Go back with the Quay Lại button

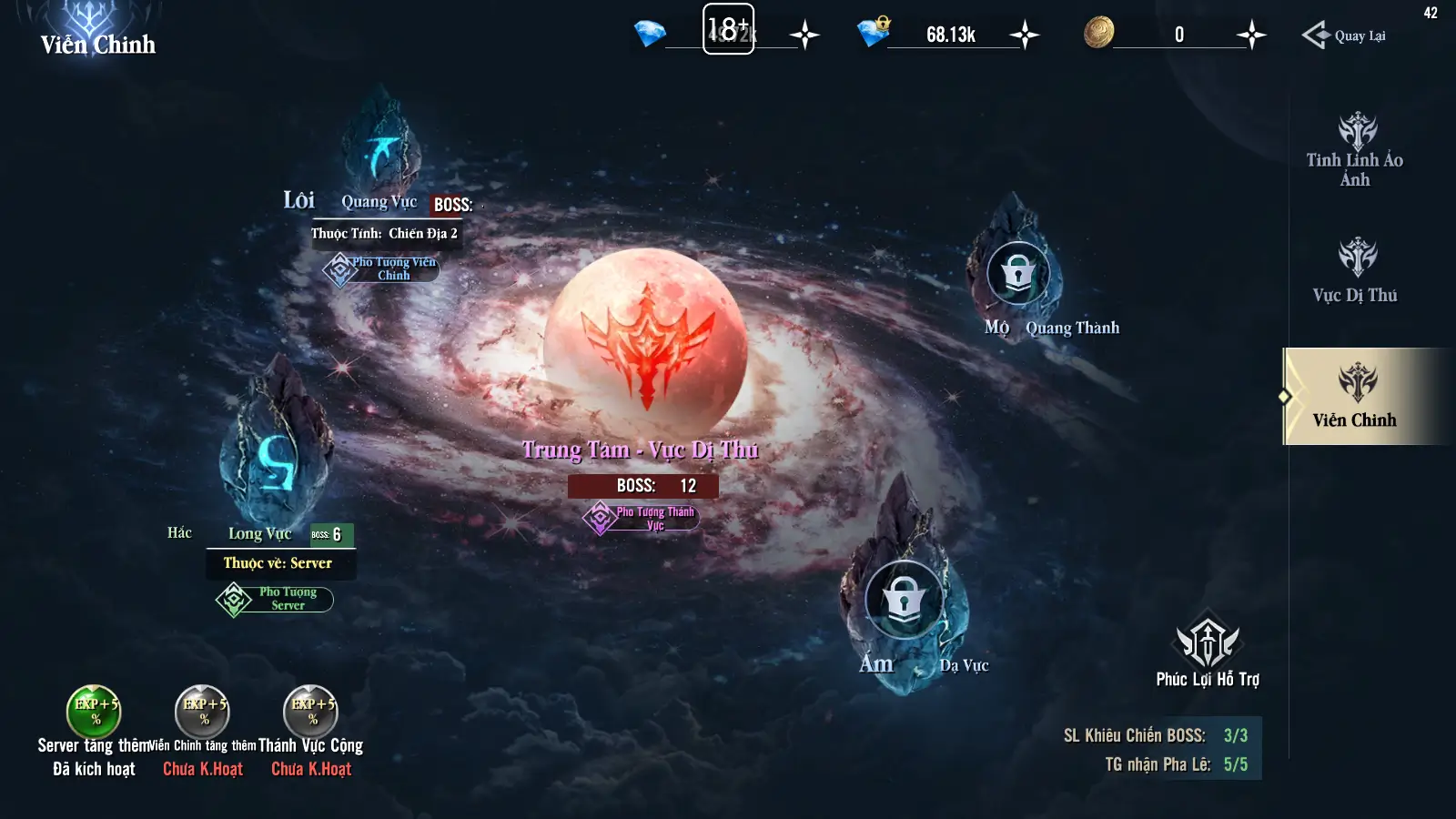[x=1344, y=35]
